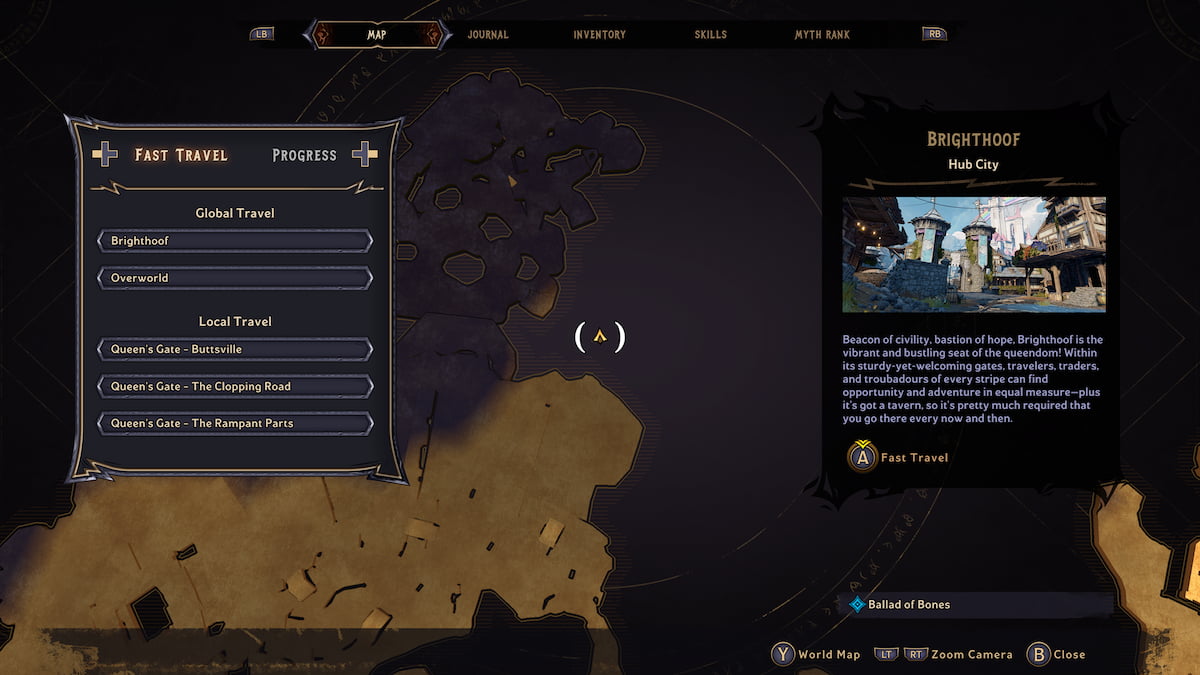
Task: Choose Queen's Gate - The Clopping Road
Action: tap(235, 386)
